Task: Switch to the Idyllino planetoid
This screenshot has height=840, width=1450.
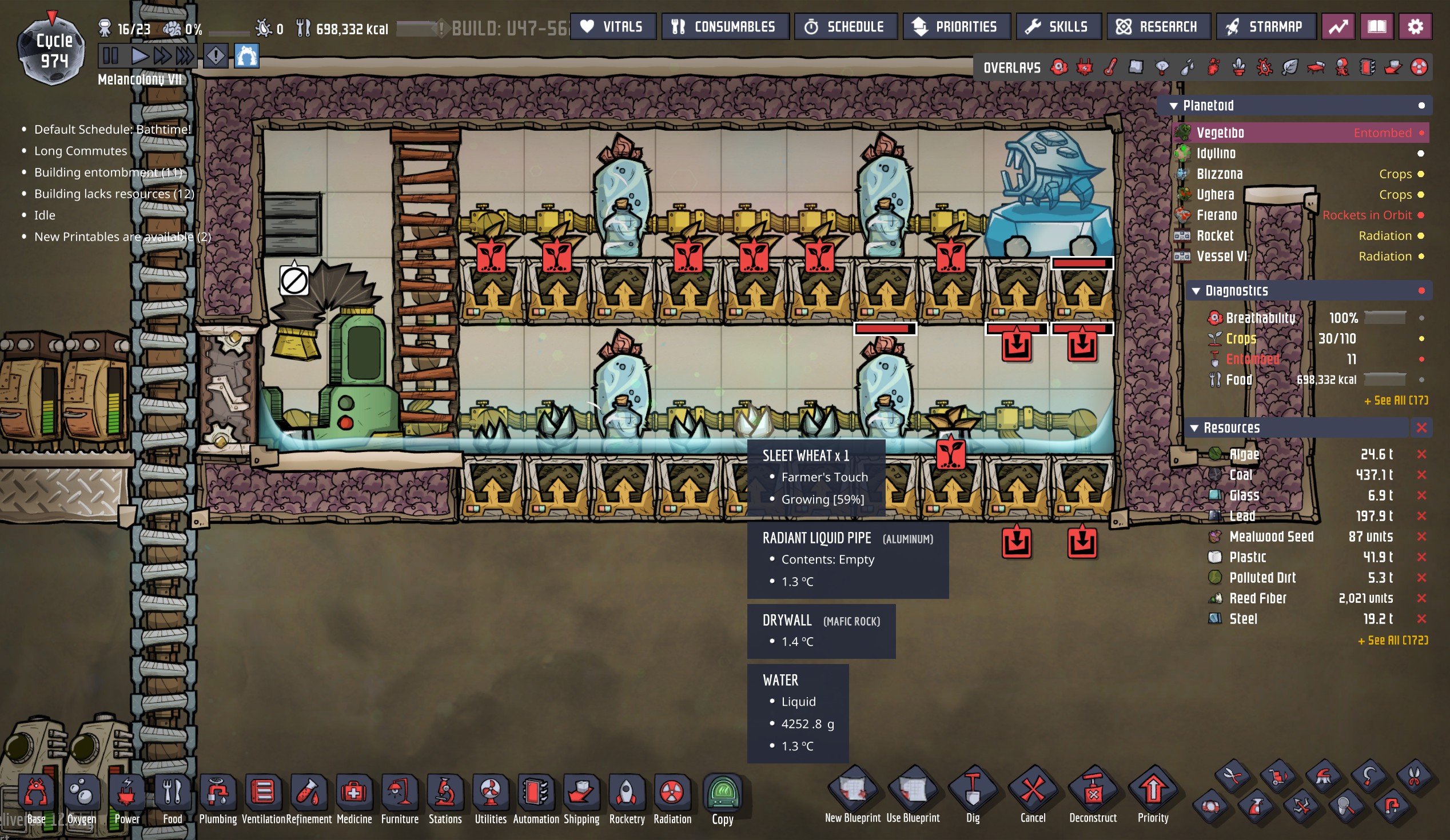Action: (1216, 154)
